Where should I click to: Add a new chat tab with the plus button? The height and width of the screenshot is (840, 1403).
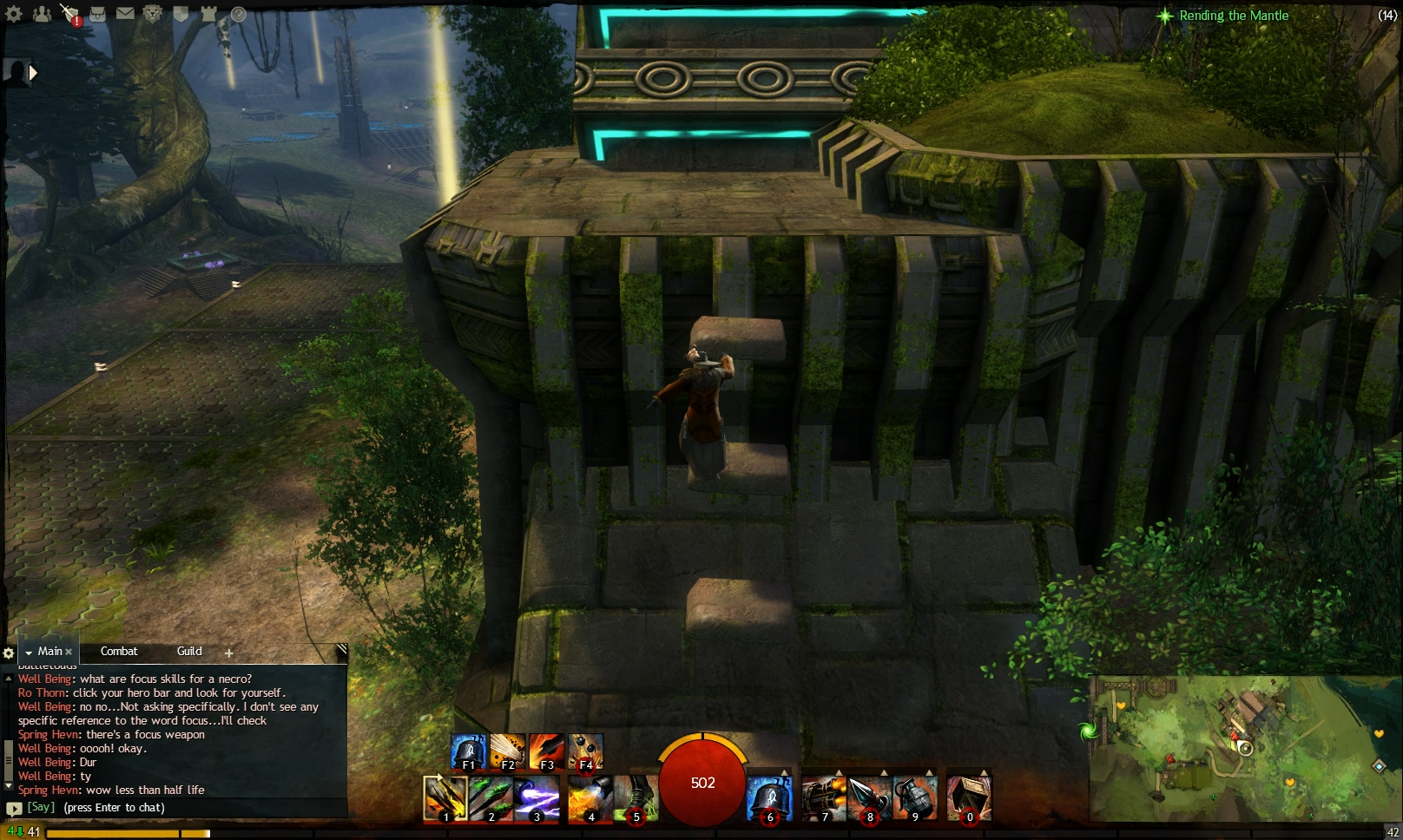pyautogui.click(x=228, y=652)
